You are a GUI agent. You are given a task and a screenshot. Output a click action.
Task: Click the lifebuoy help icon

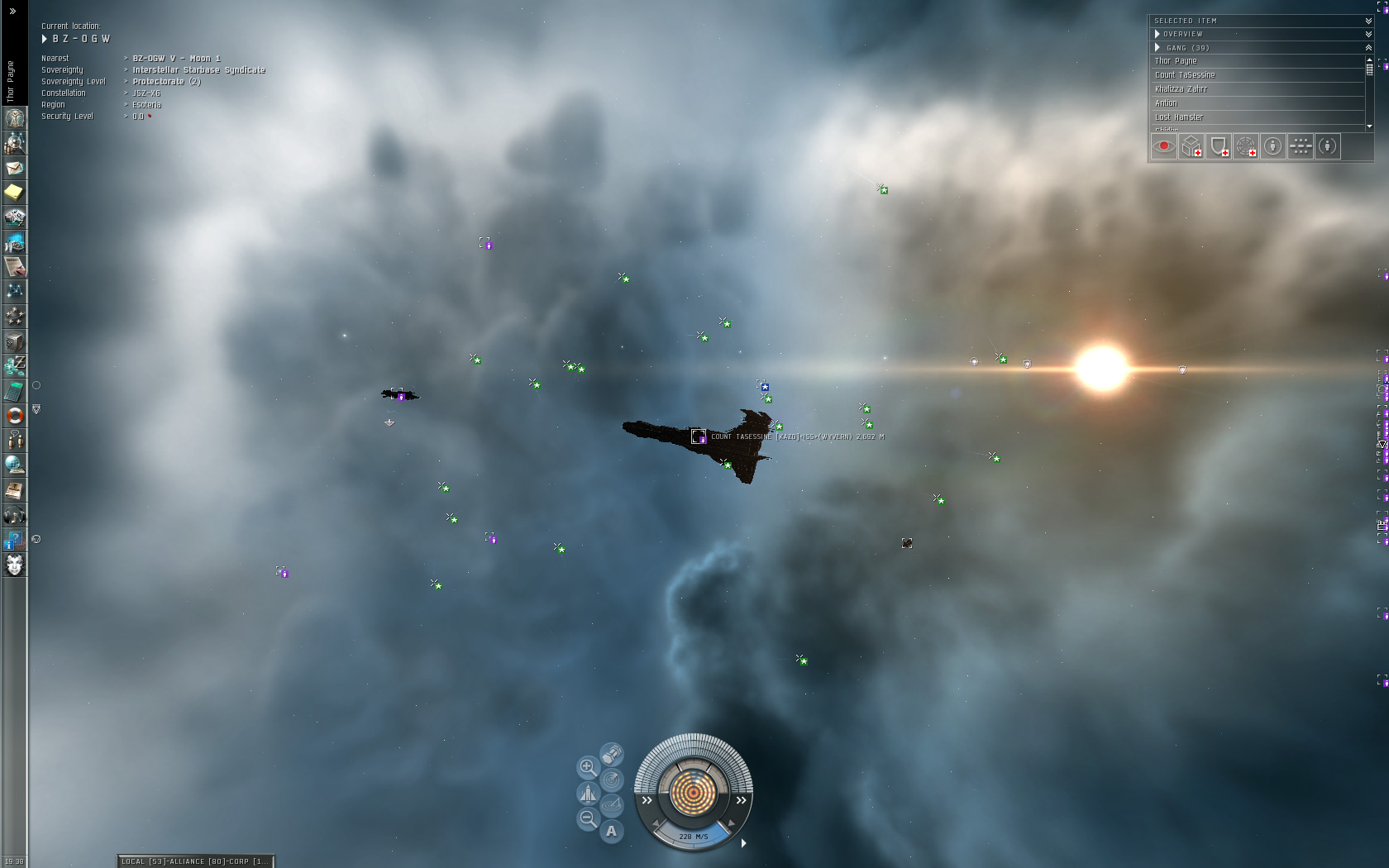(x=14, y=415)
